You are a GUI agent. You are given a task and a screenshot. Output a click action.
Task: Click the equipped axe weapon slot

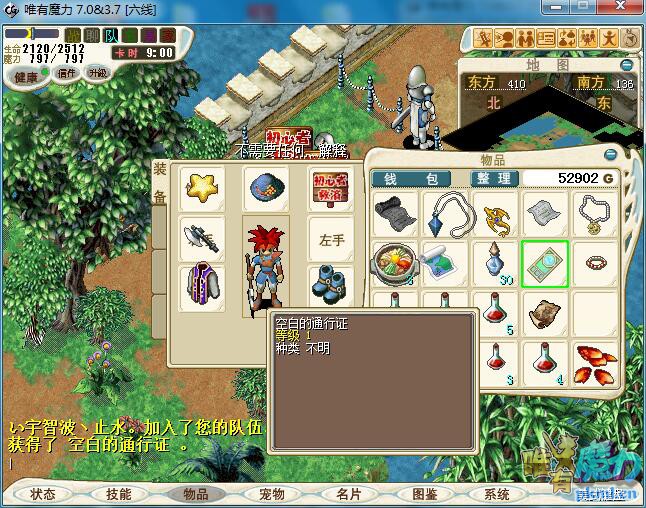[202, 236]
